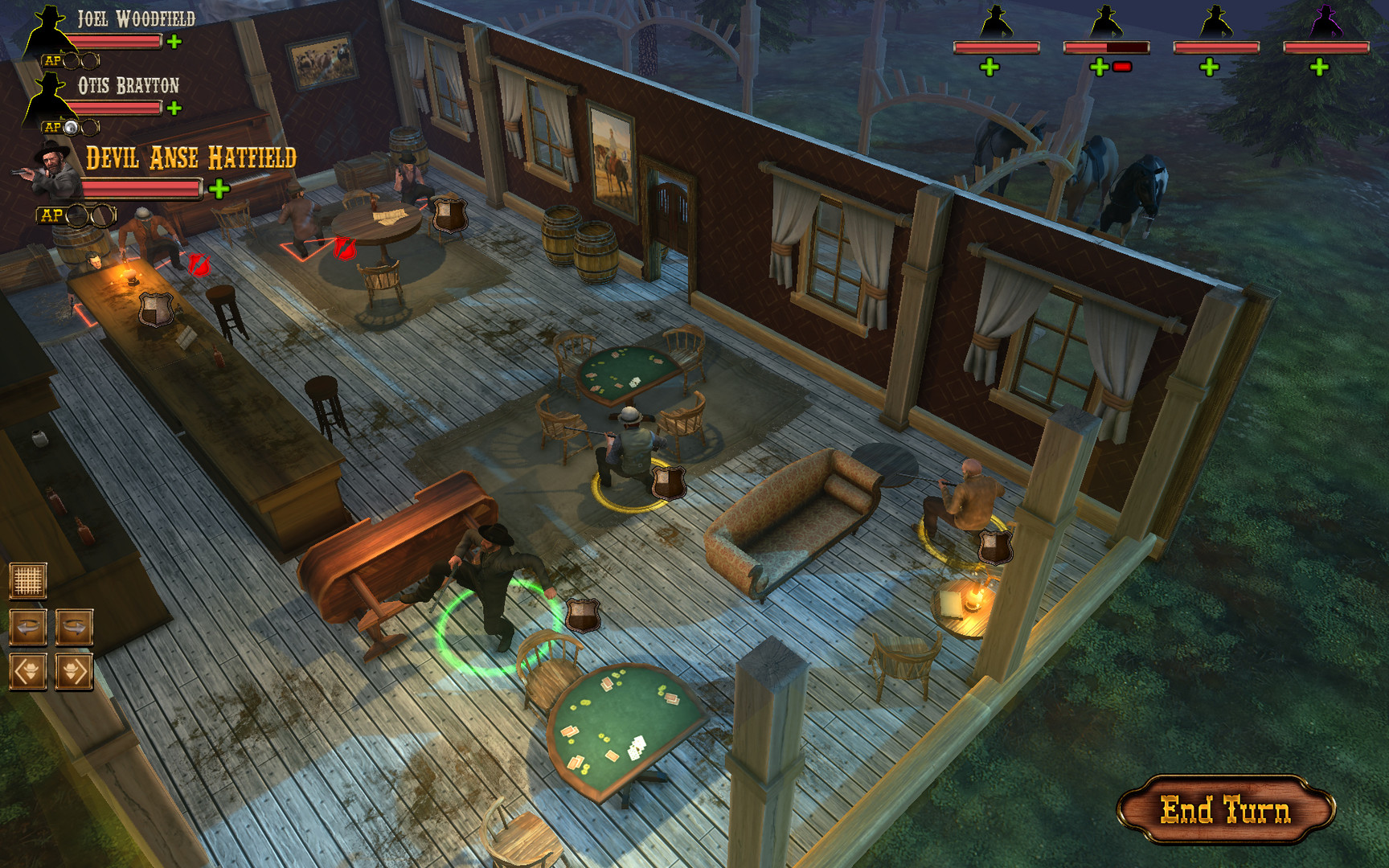Toggle Joel Woodfield's first AP pip

(x=71, y=60)
